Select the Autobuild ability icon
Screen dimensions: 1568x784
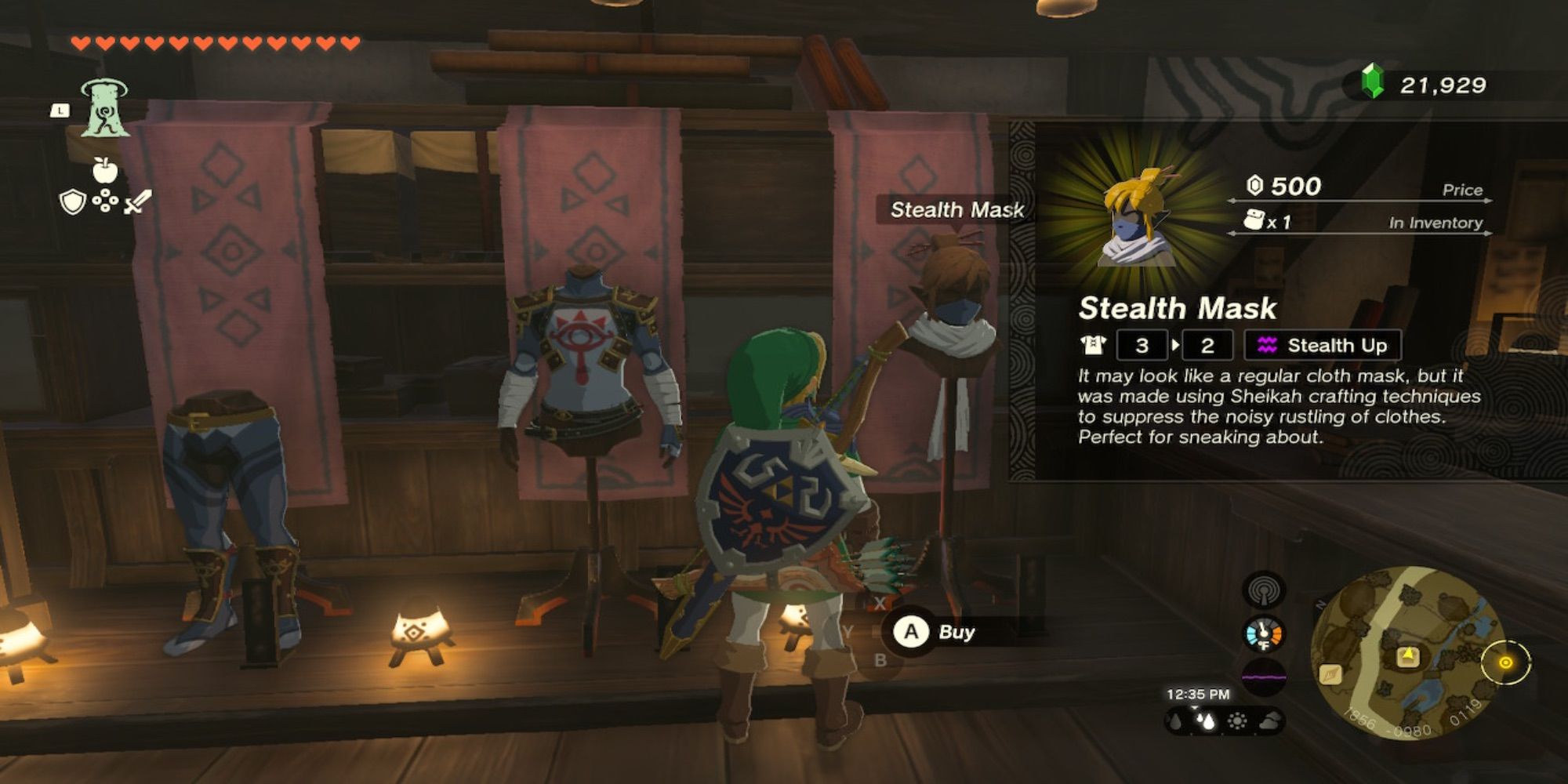tap(105, 110)
